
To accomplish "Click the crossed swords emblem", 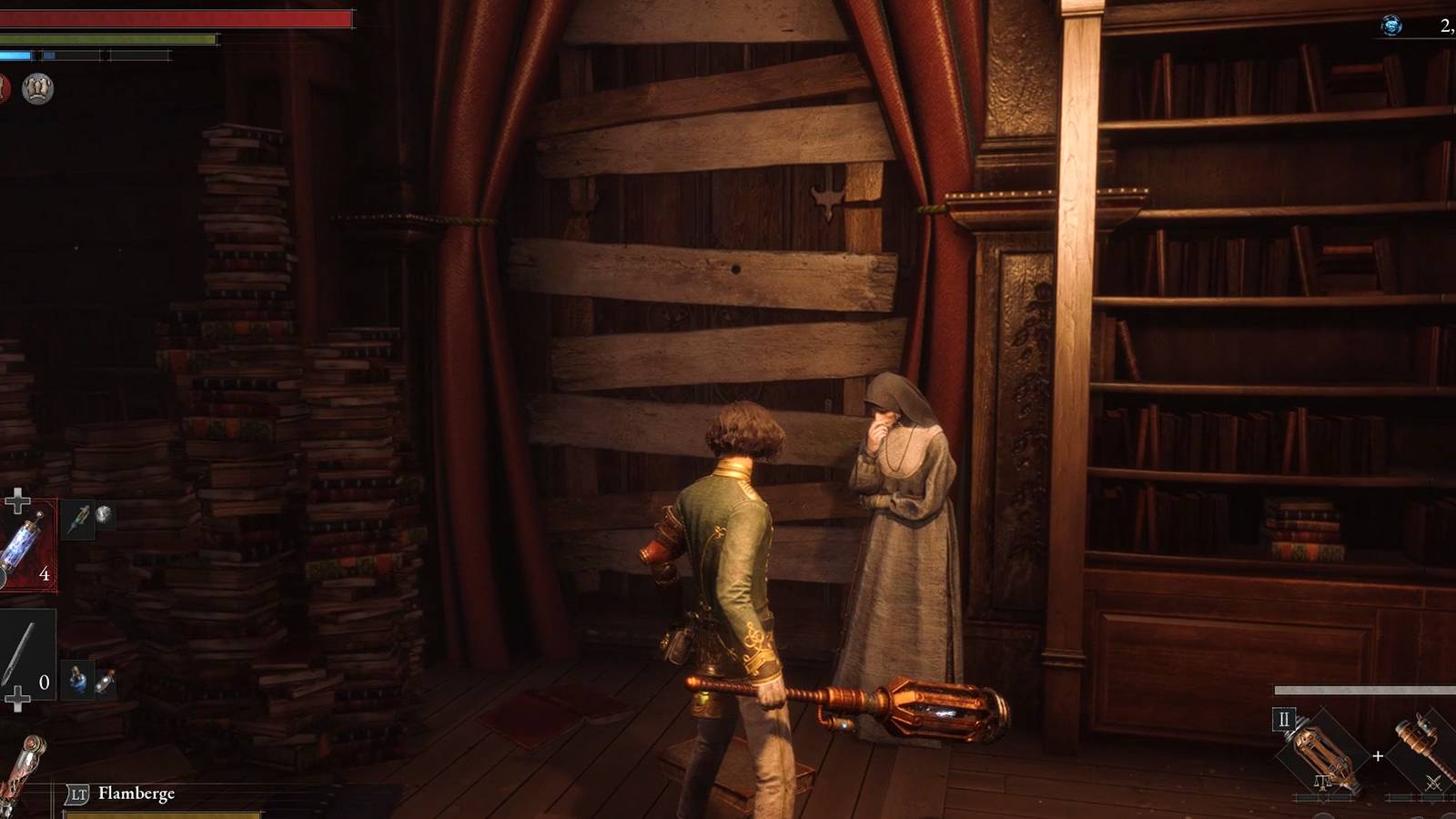I will pos(1434,783).
